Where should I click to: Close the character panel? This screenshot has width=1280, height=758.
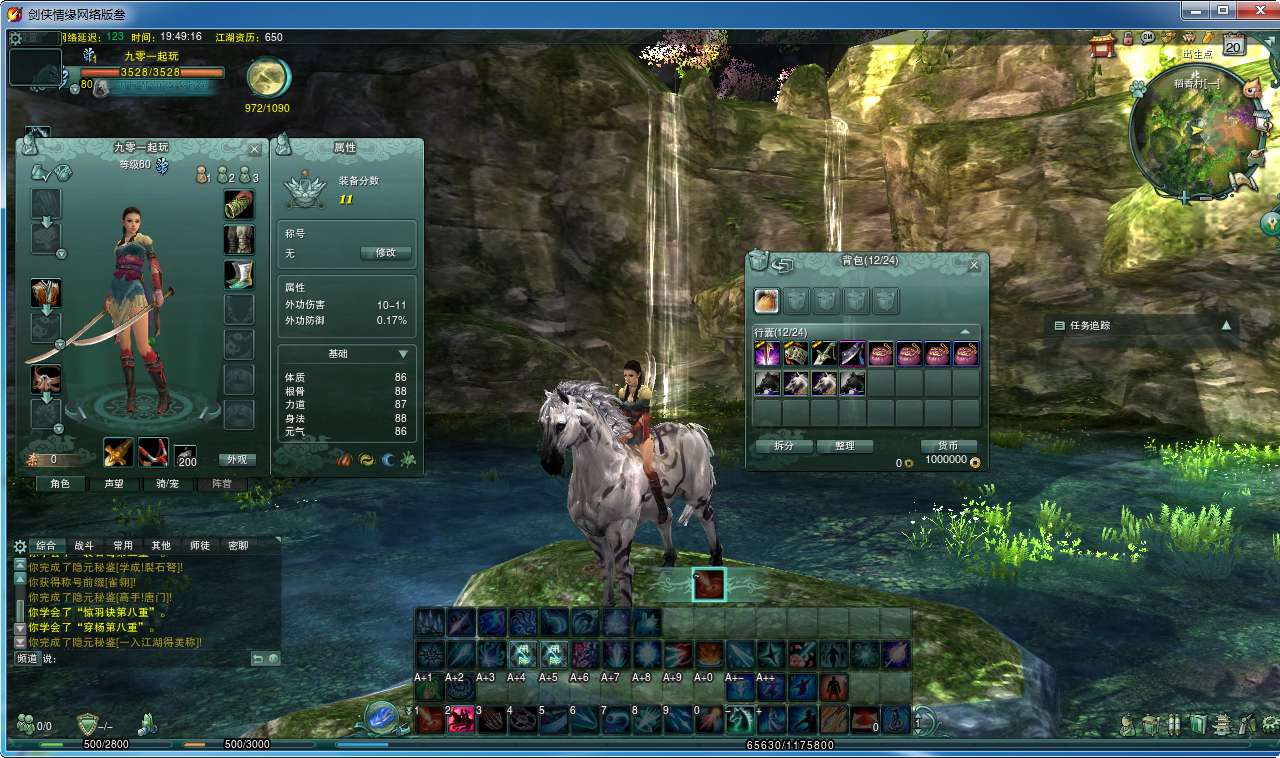[x=254, y=149]
